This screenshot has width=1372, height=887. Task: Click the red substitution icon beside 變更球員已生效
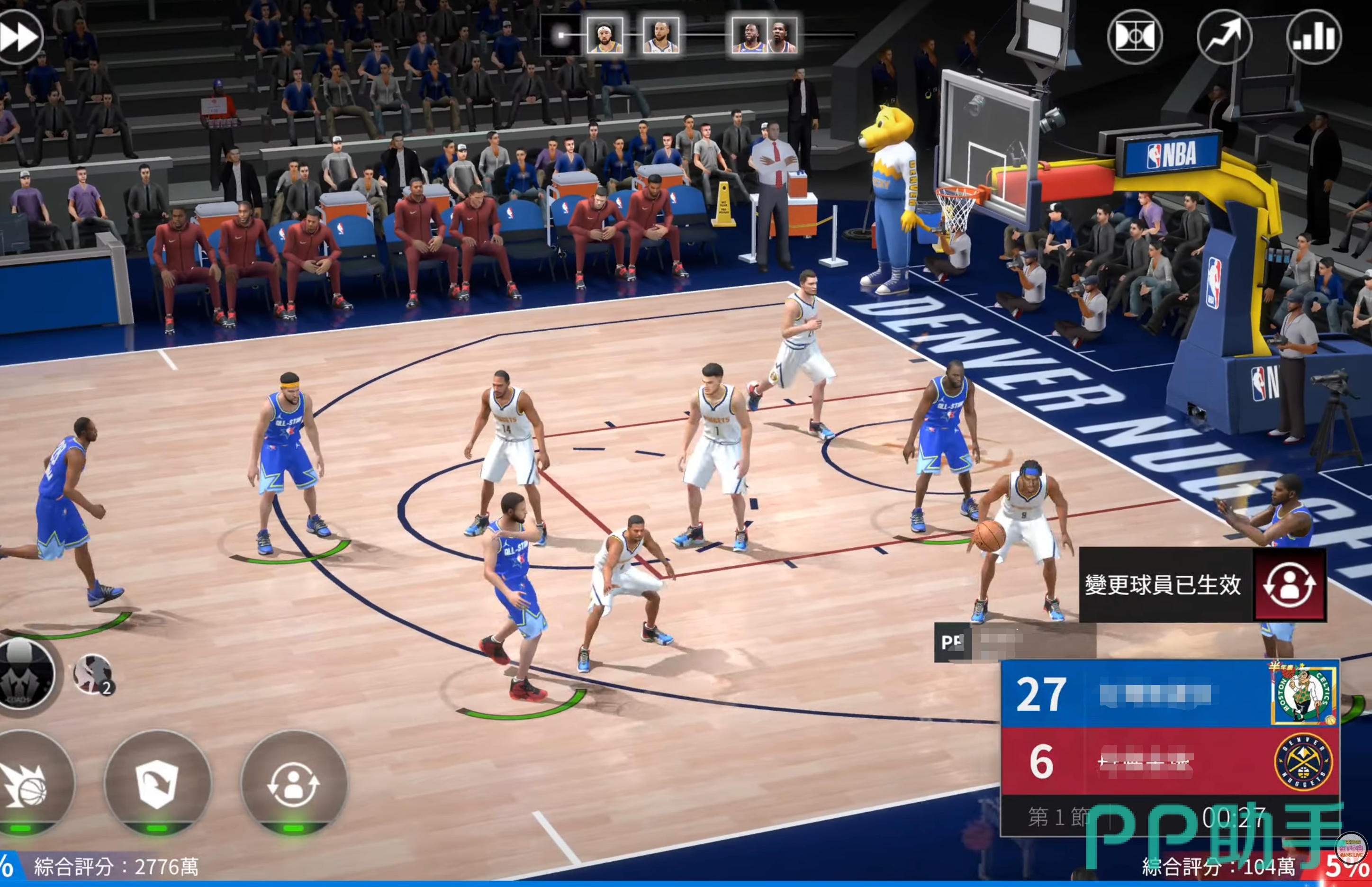tap(1290, 585)
